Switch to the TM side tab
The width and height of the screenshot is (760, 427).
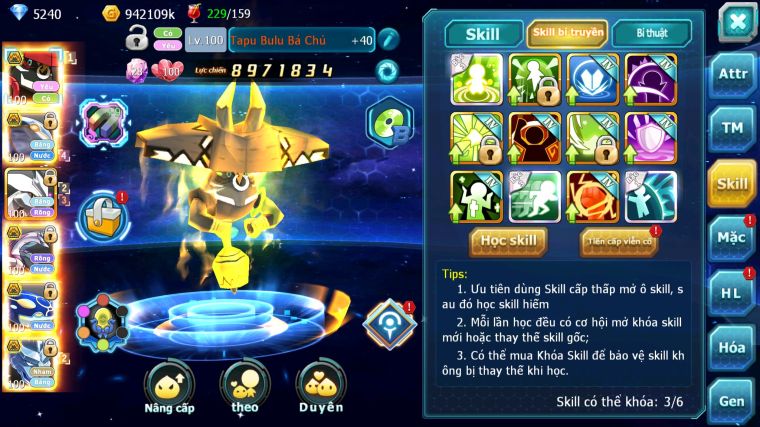point(732,129)
